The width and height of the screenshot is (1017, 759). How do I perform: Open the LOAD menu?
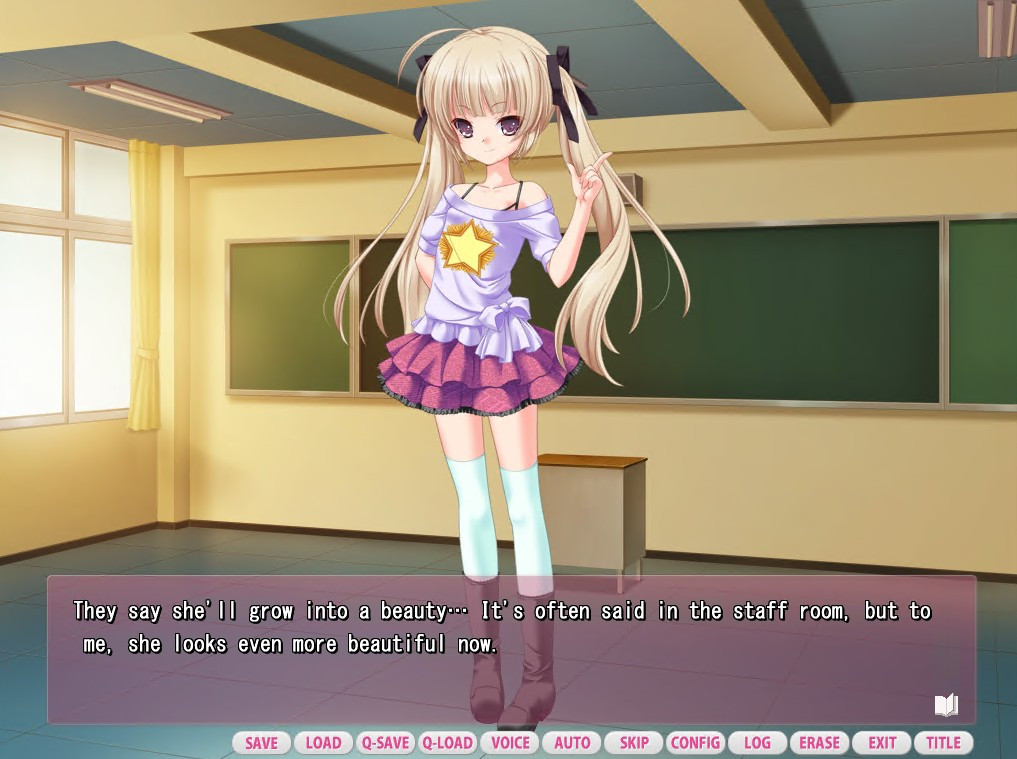pyautogui.click(x=323, y=743)
